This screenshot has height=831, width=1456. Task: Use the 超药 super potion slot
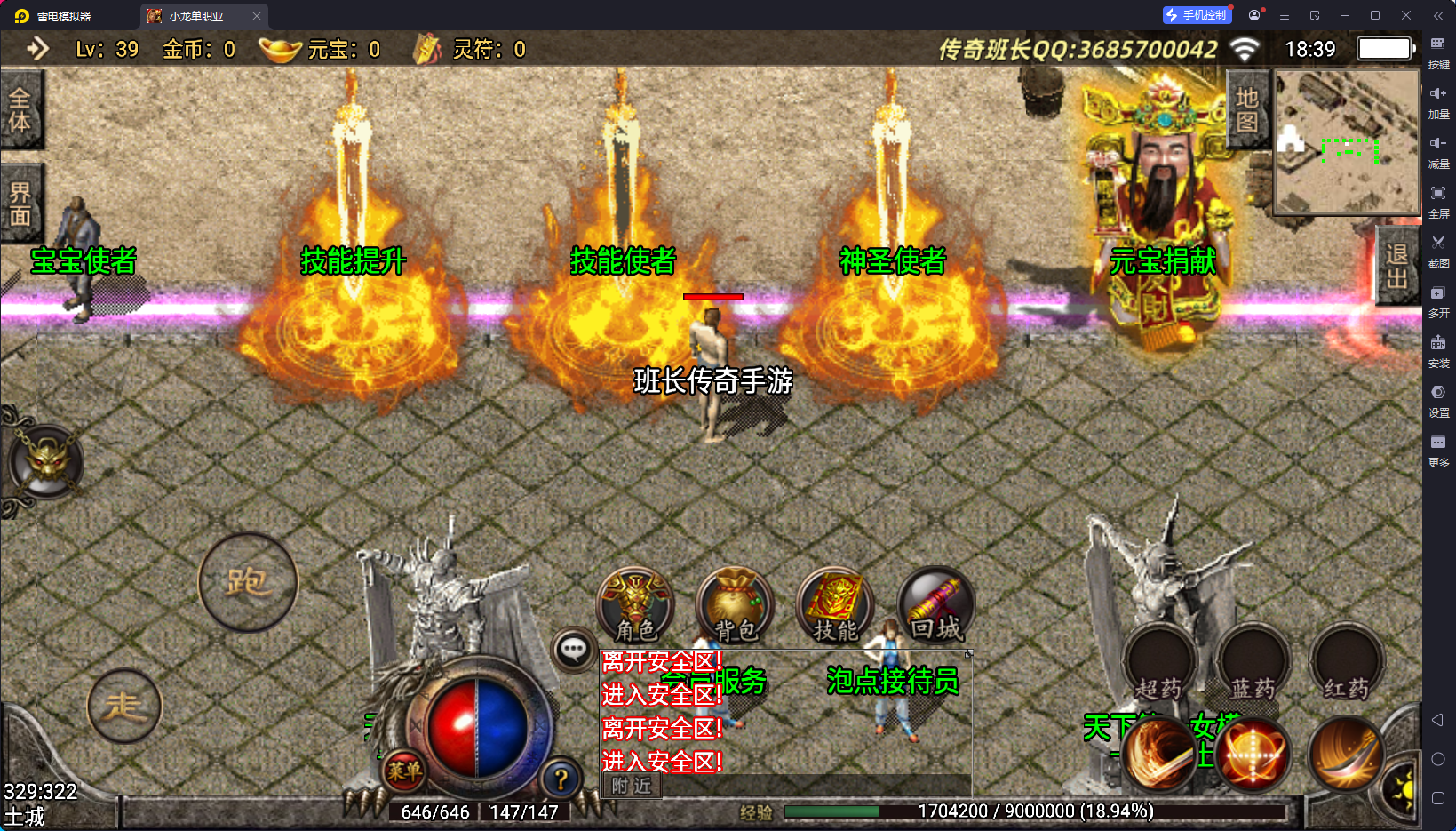pyautogui.click(x=1159, y=662)
